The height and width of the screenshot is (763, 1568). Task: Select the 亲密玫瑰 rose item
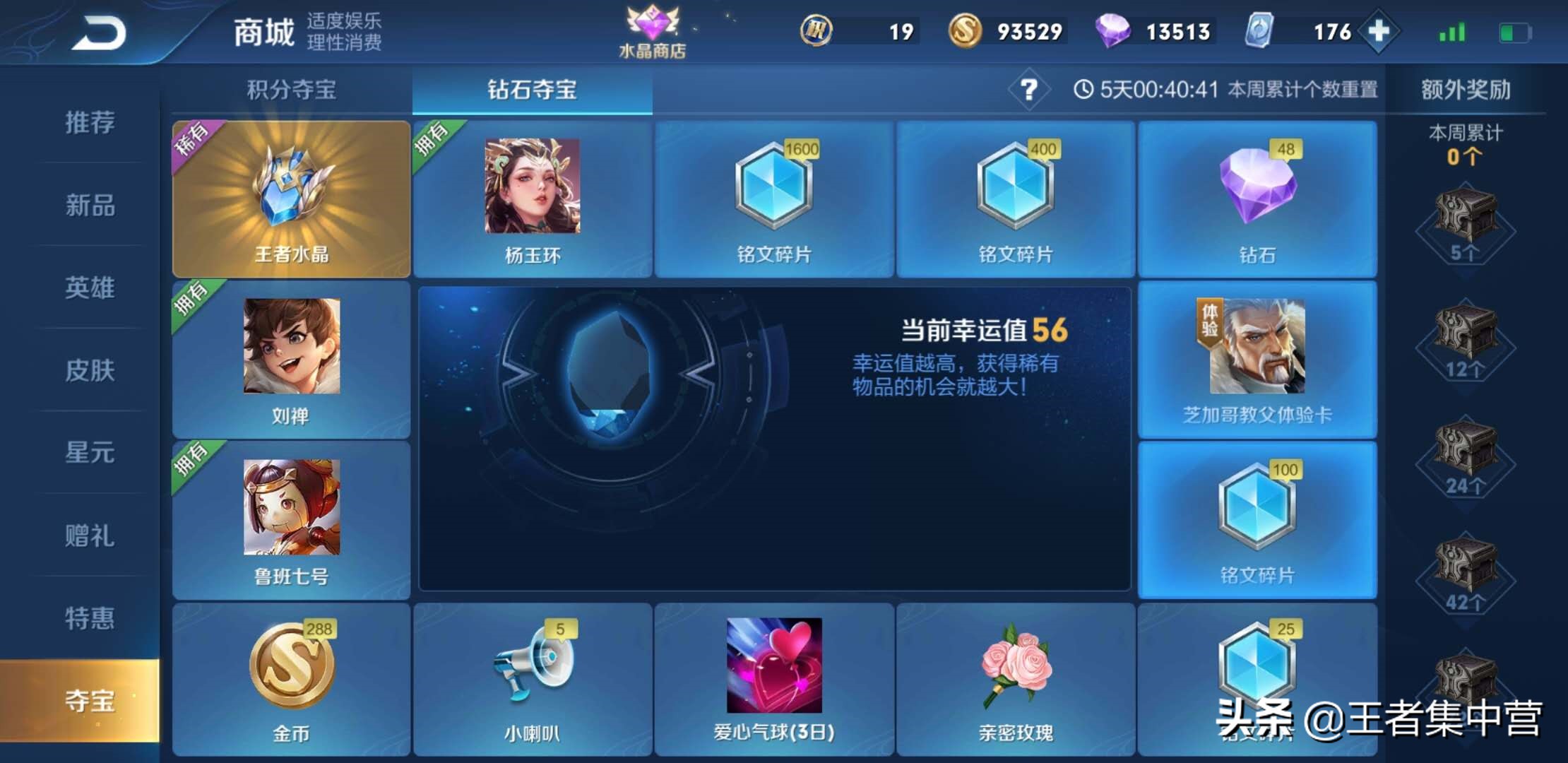[1017, 678]
